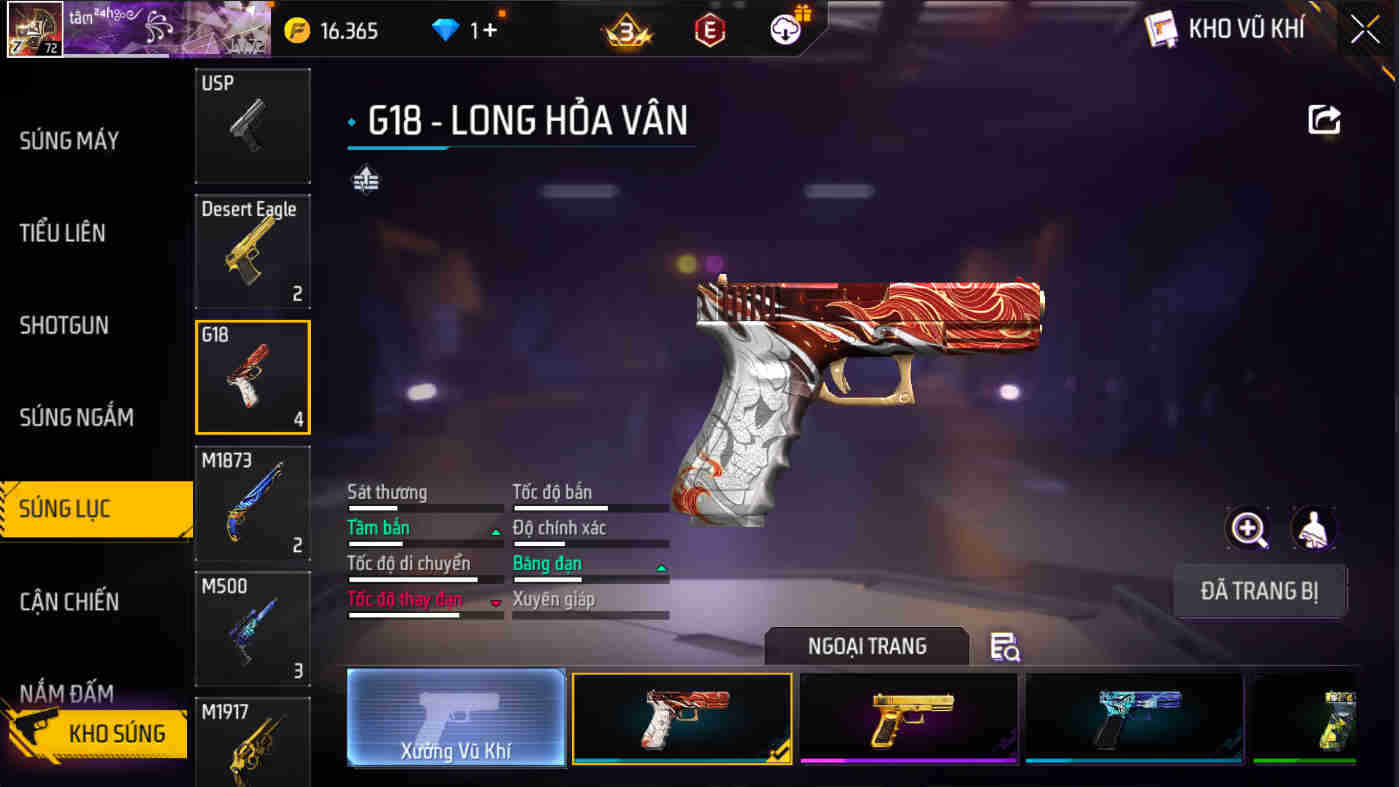
Task: Open the cloud download gift icon
Action: point(786,30)
